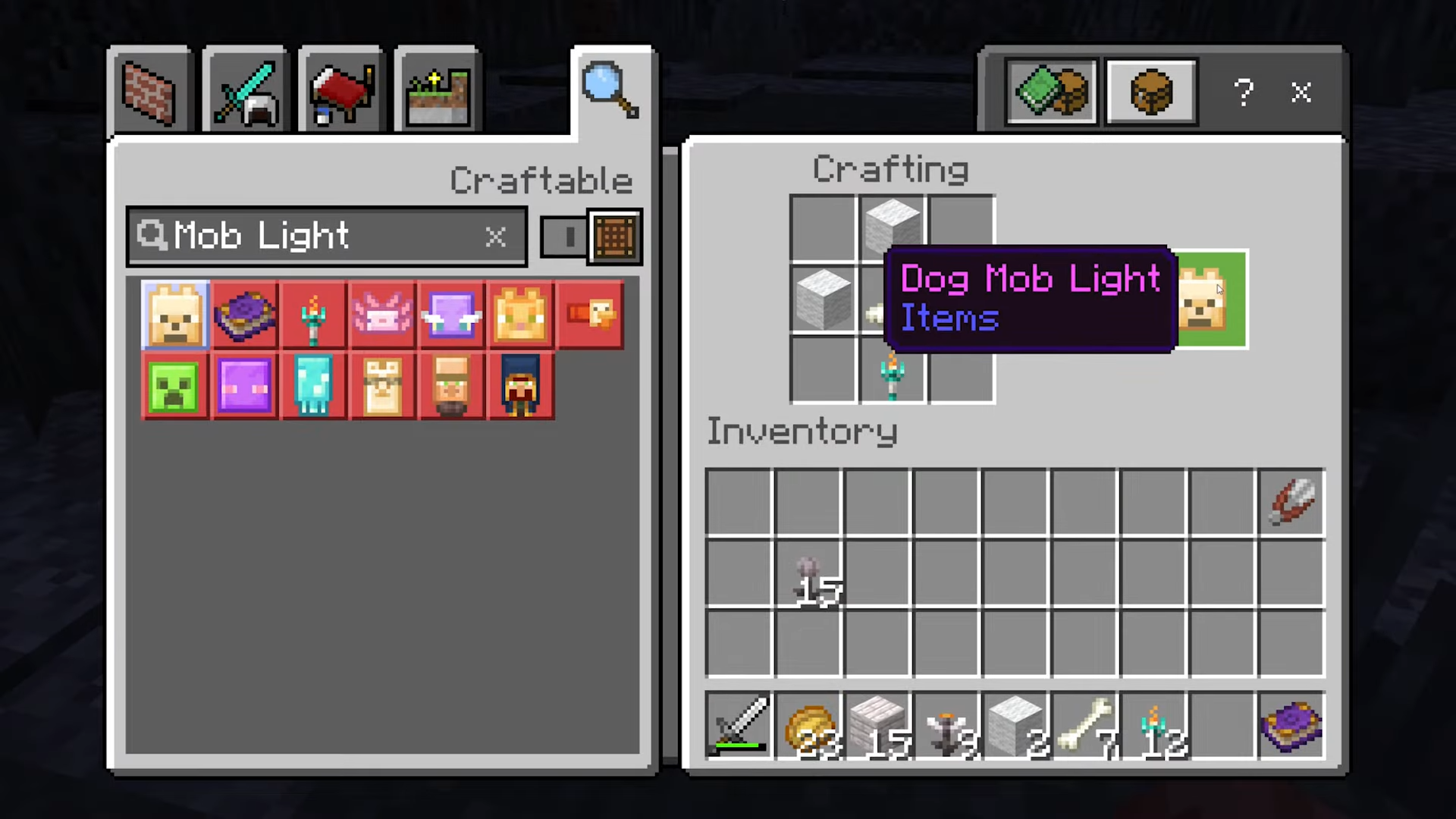Select the sword in the hotbar
Viewport: 1456px width, 819px height.
739,726
